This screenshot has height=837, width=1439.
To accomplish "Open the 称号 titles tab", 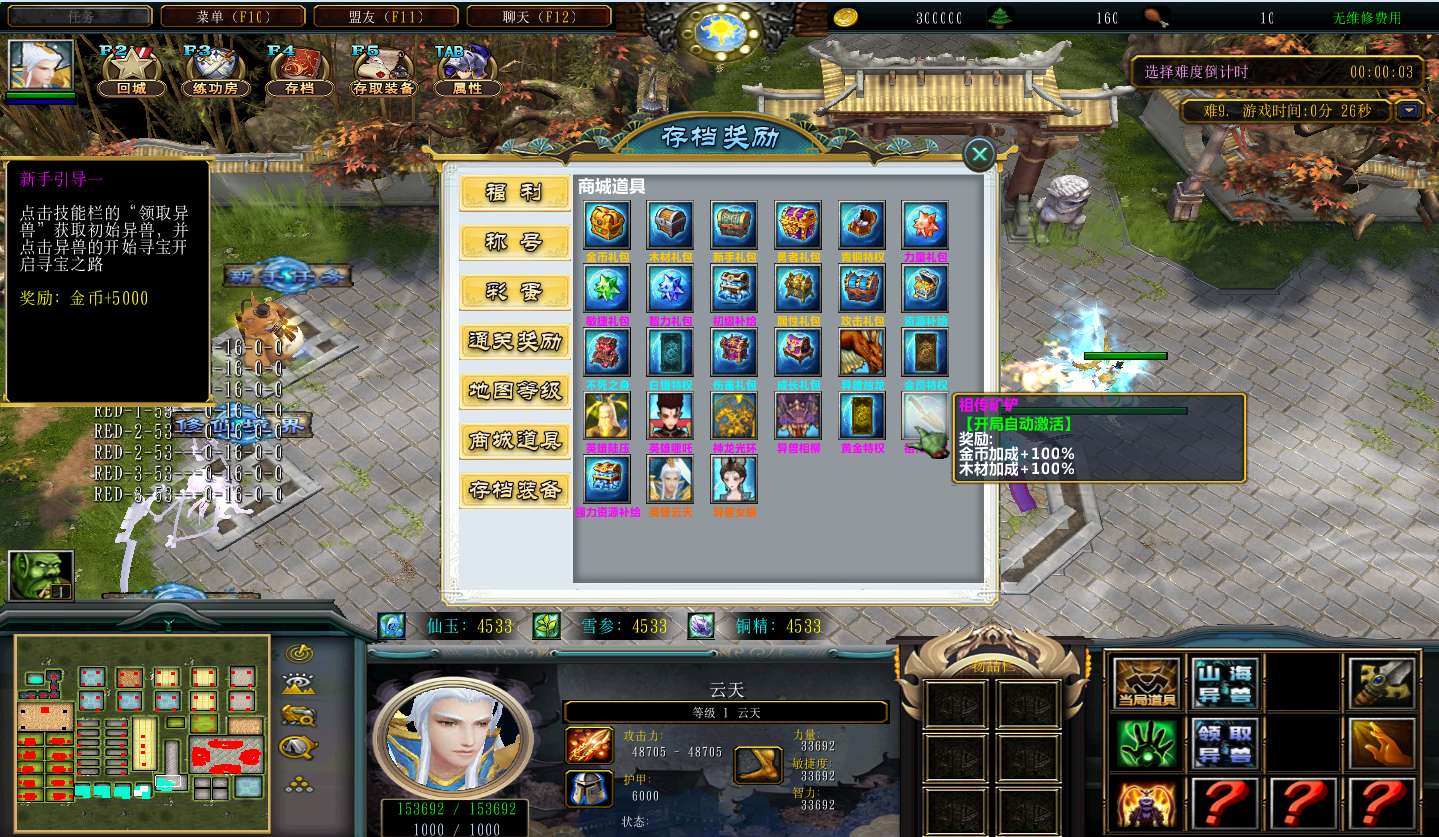I will tap(515, 242).
